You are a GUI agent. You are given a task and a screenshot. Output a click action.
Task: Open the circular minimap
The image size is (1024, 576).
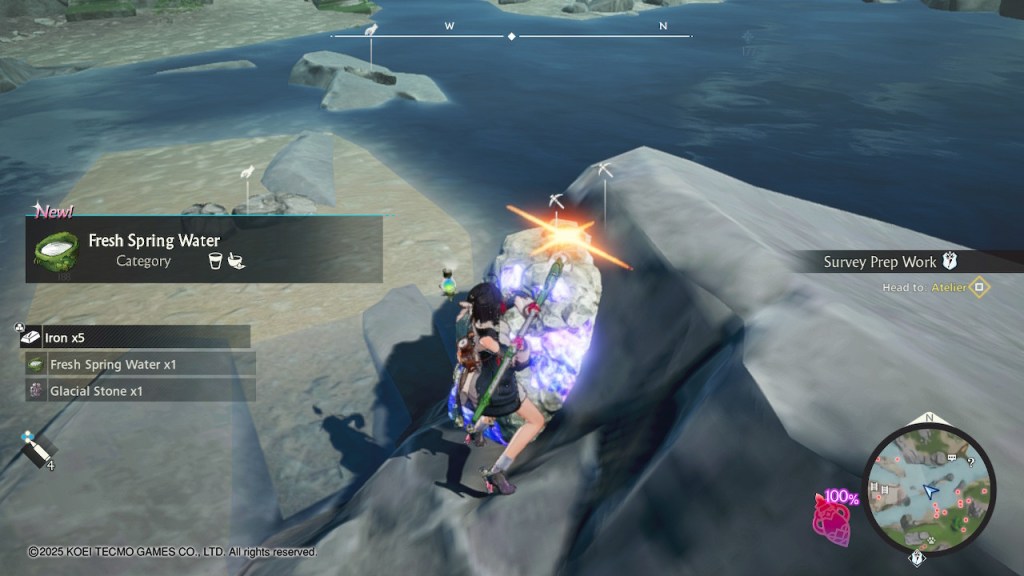coord(930,488)
